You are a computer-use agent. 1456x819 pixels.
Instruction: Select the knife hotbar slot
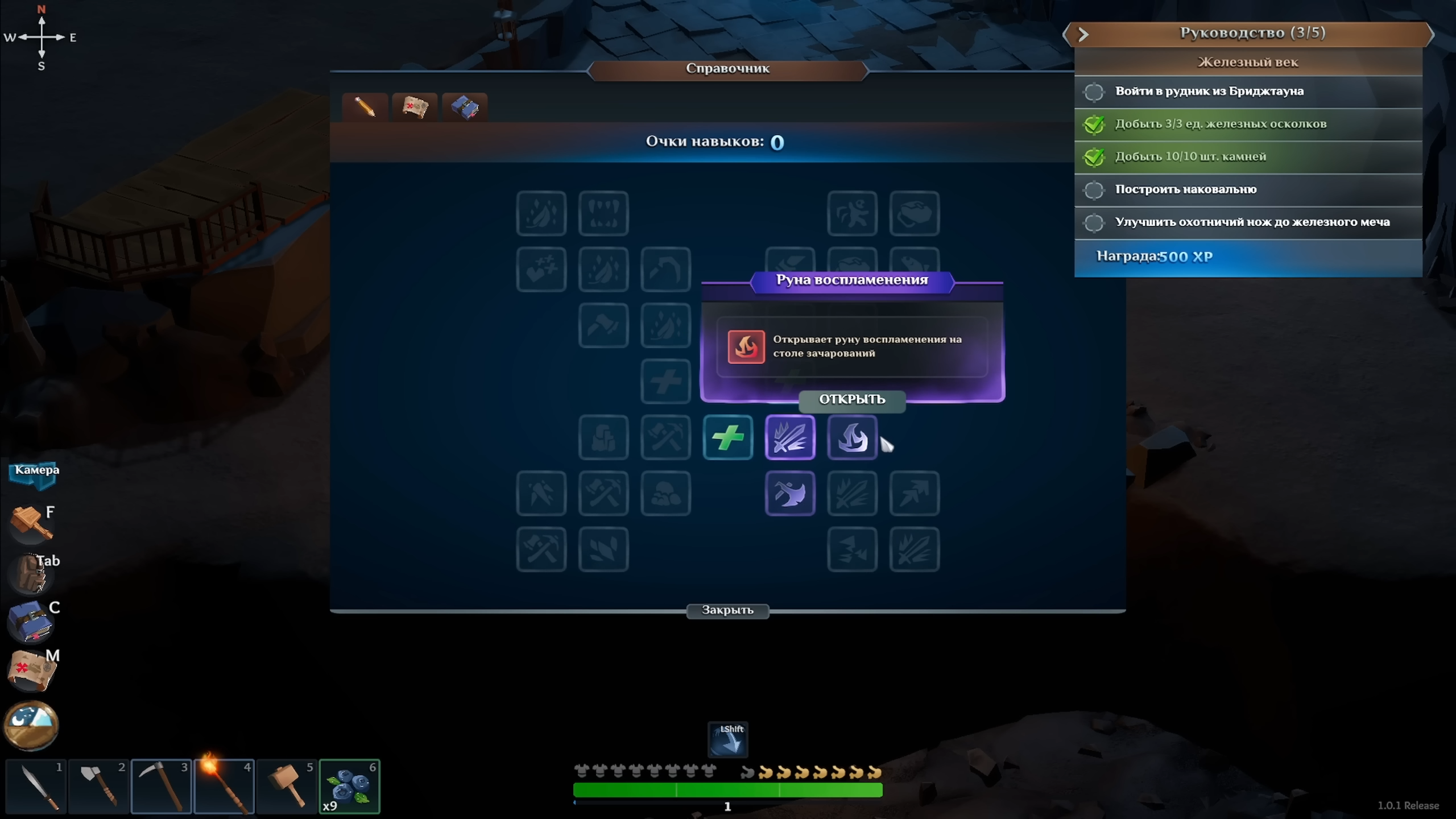[x=36, y=787]
